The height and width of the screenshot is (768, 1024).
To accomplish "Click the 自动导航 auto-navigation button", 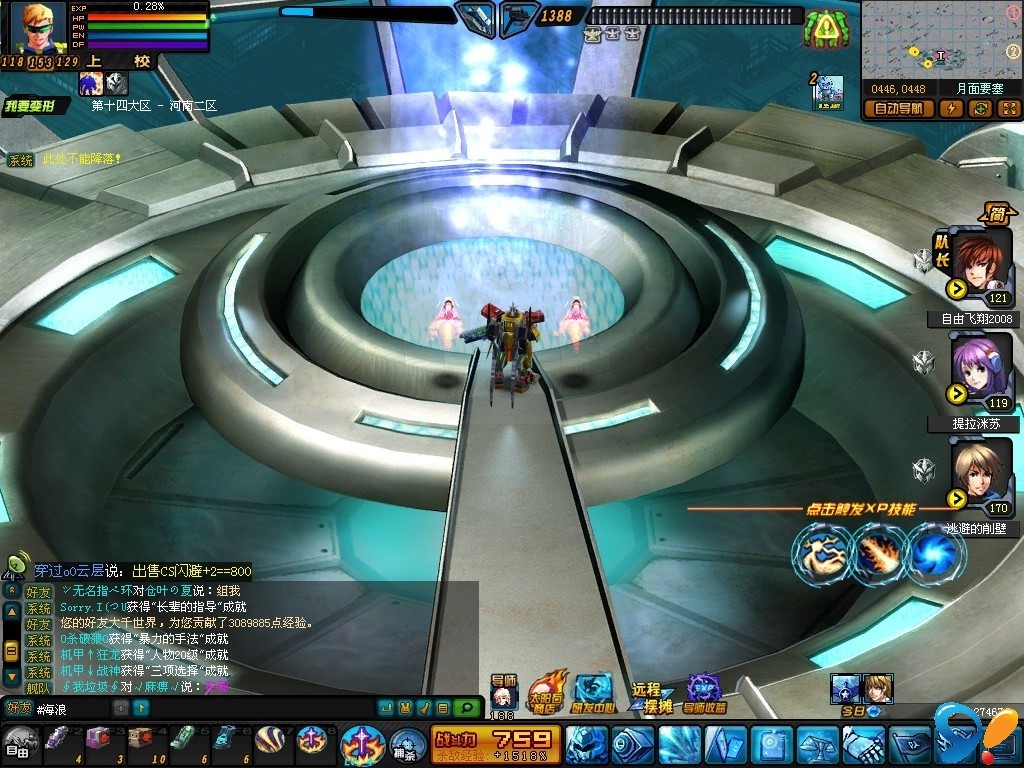I will [898, 109].
